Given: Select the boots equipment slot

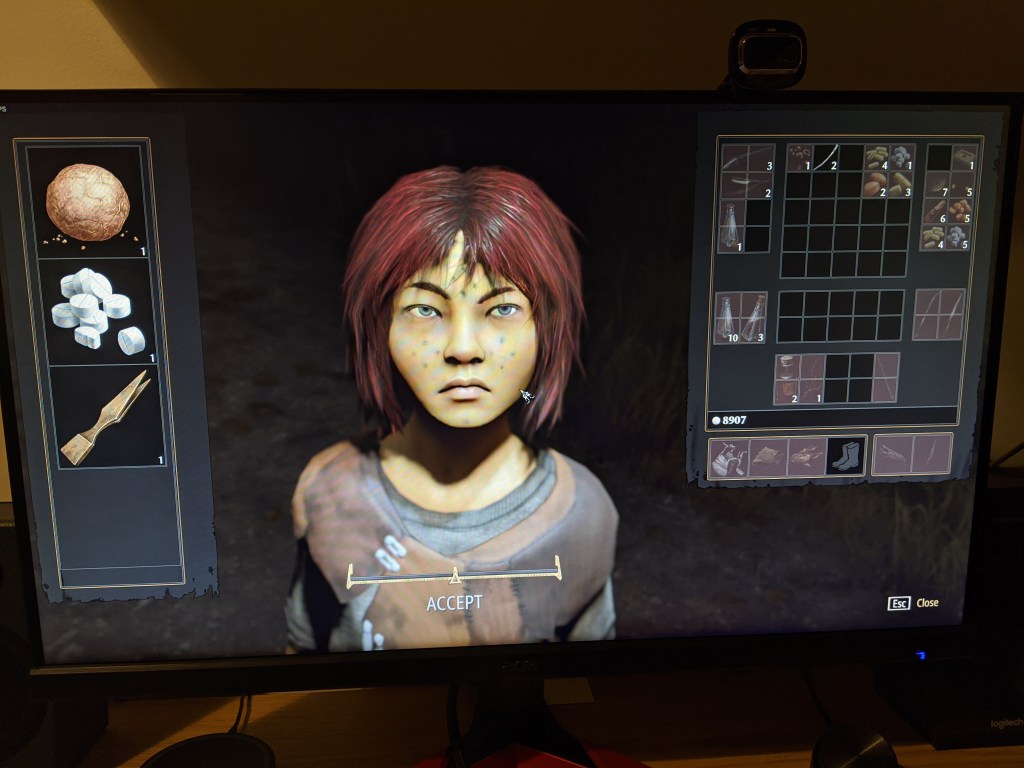Looking at the screenshot, I should click(844, 456).
